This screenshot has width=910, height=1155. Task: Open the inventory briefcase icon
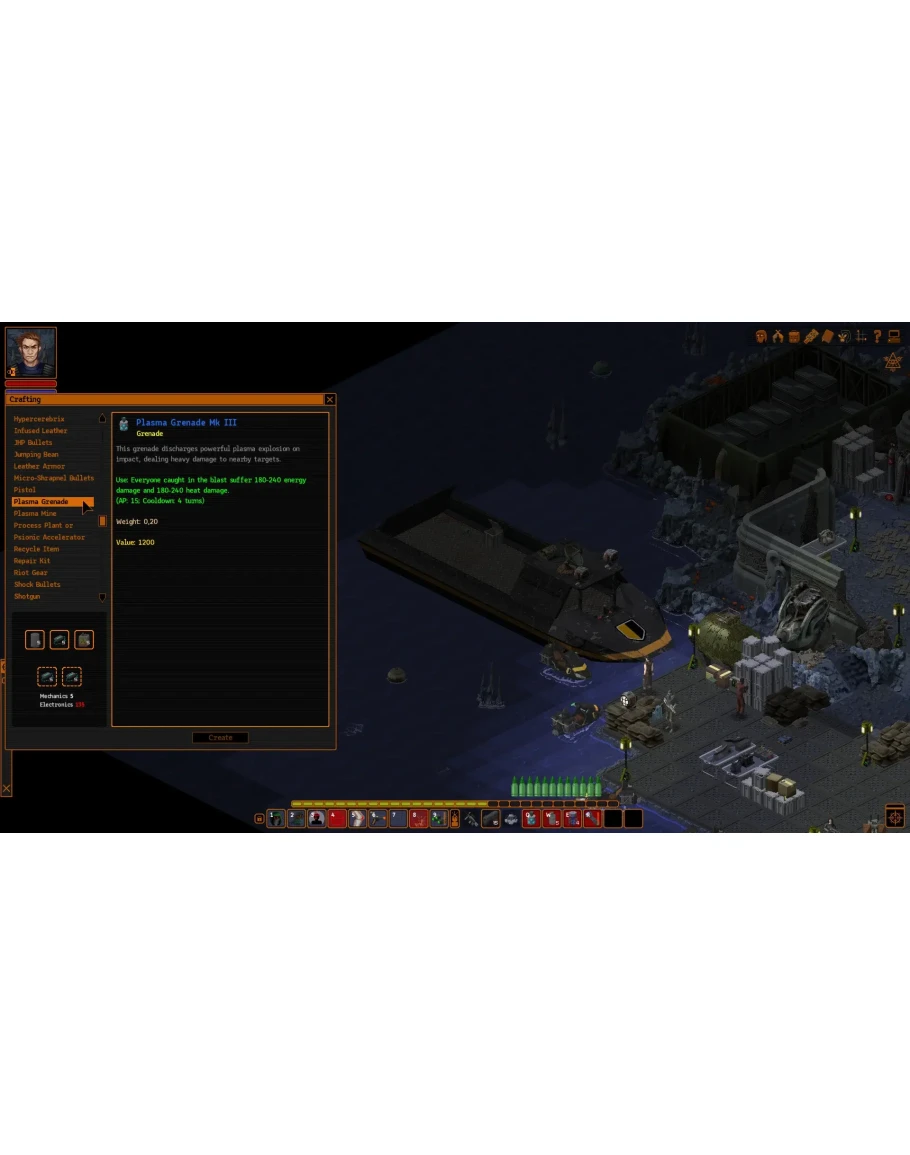[x=794, y=337]
